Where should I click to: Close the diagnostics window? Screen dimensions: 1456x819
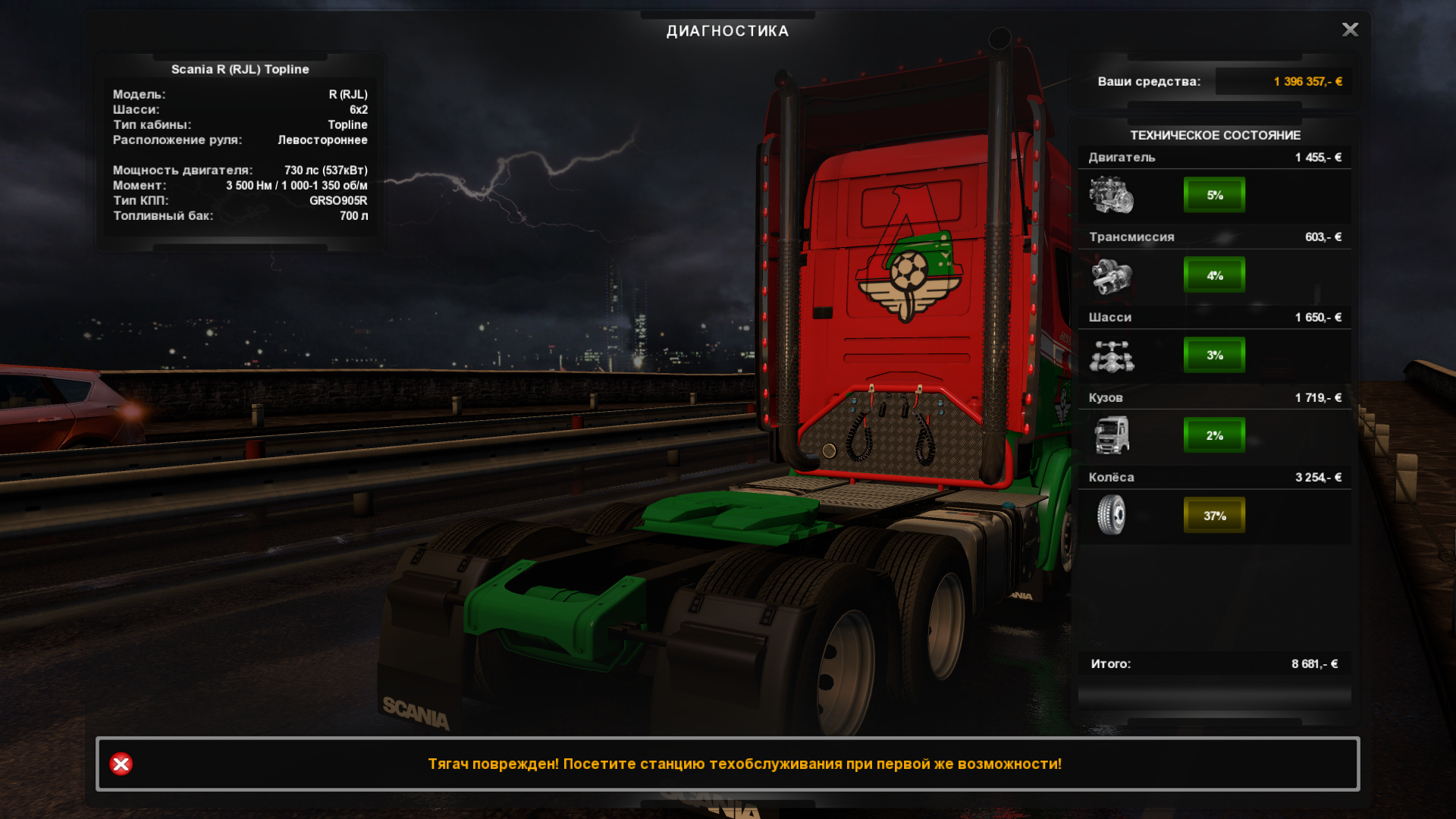click(1350, 30)
